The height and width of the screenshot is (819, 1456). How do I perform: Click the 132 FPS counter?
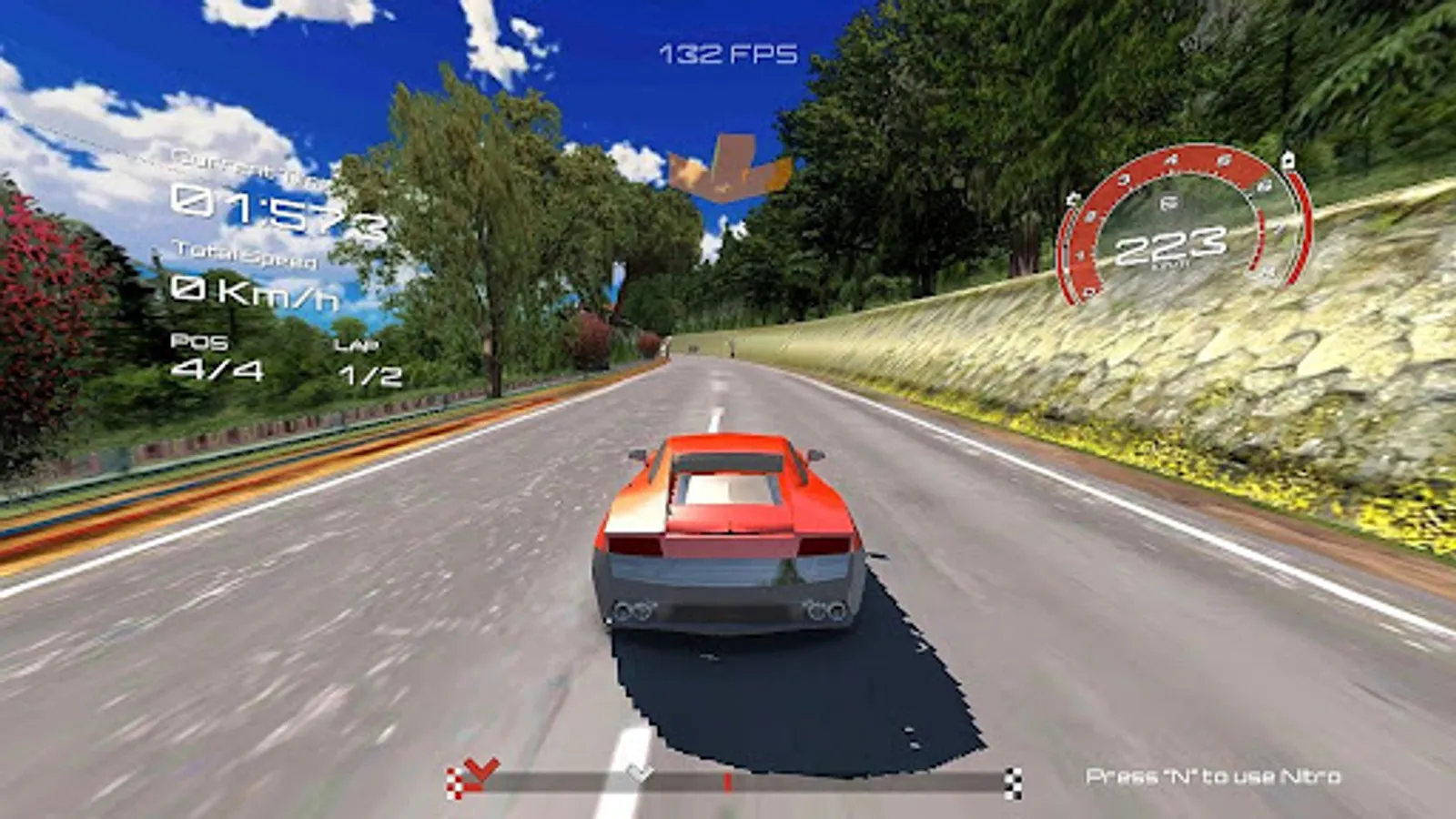point(728,53)
